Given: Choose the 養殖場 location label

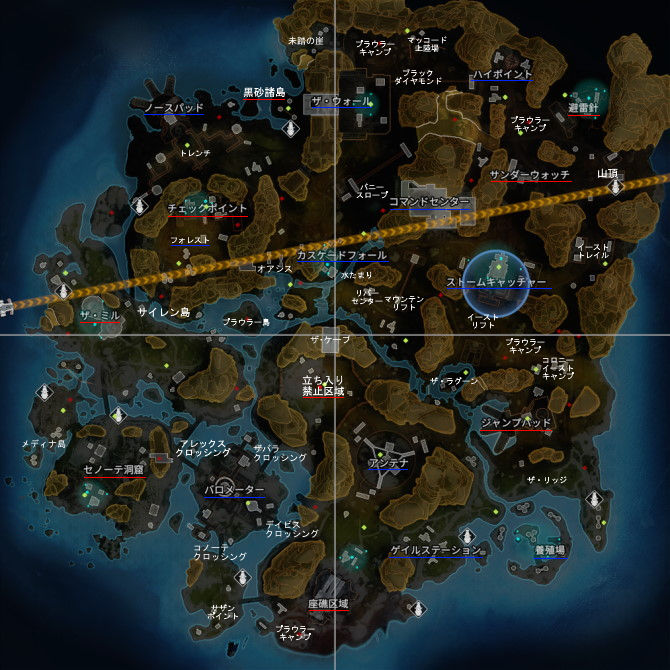Looking at the screenshot, I should click(550, 550).
